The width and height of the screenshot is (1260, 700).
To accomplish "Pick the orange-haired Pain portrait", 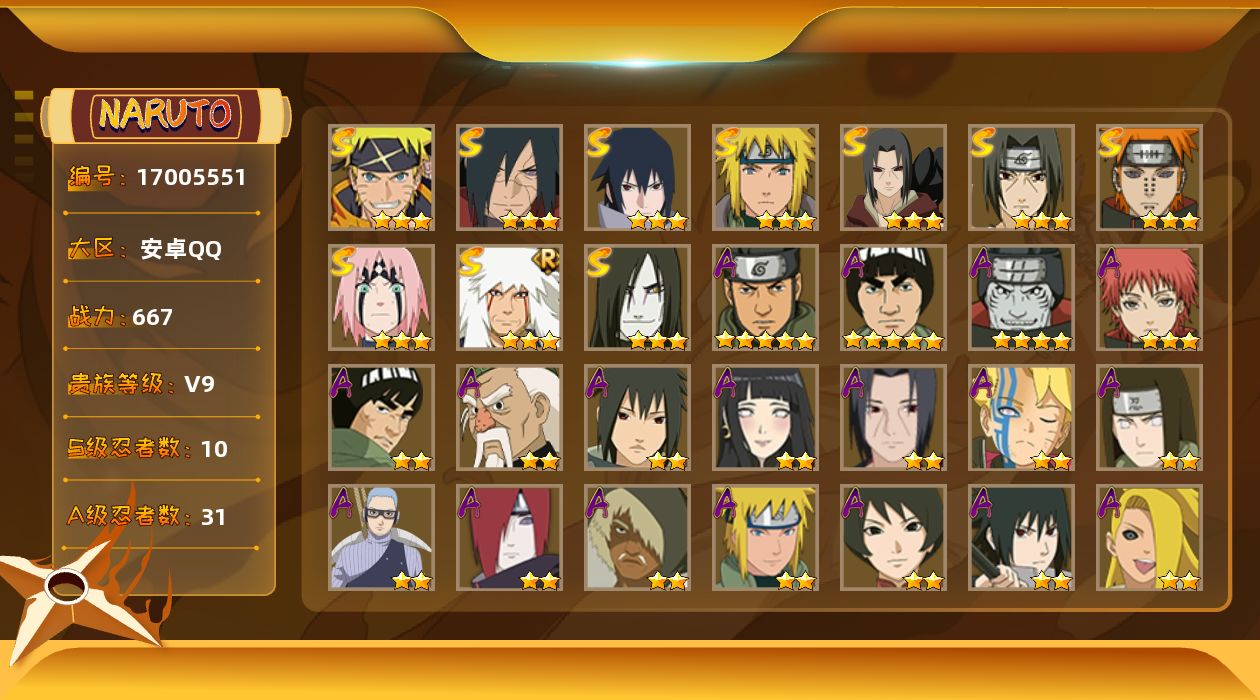I will (1149, 177).
